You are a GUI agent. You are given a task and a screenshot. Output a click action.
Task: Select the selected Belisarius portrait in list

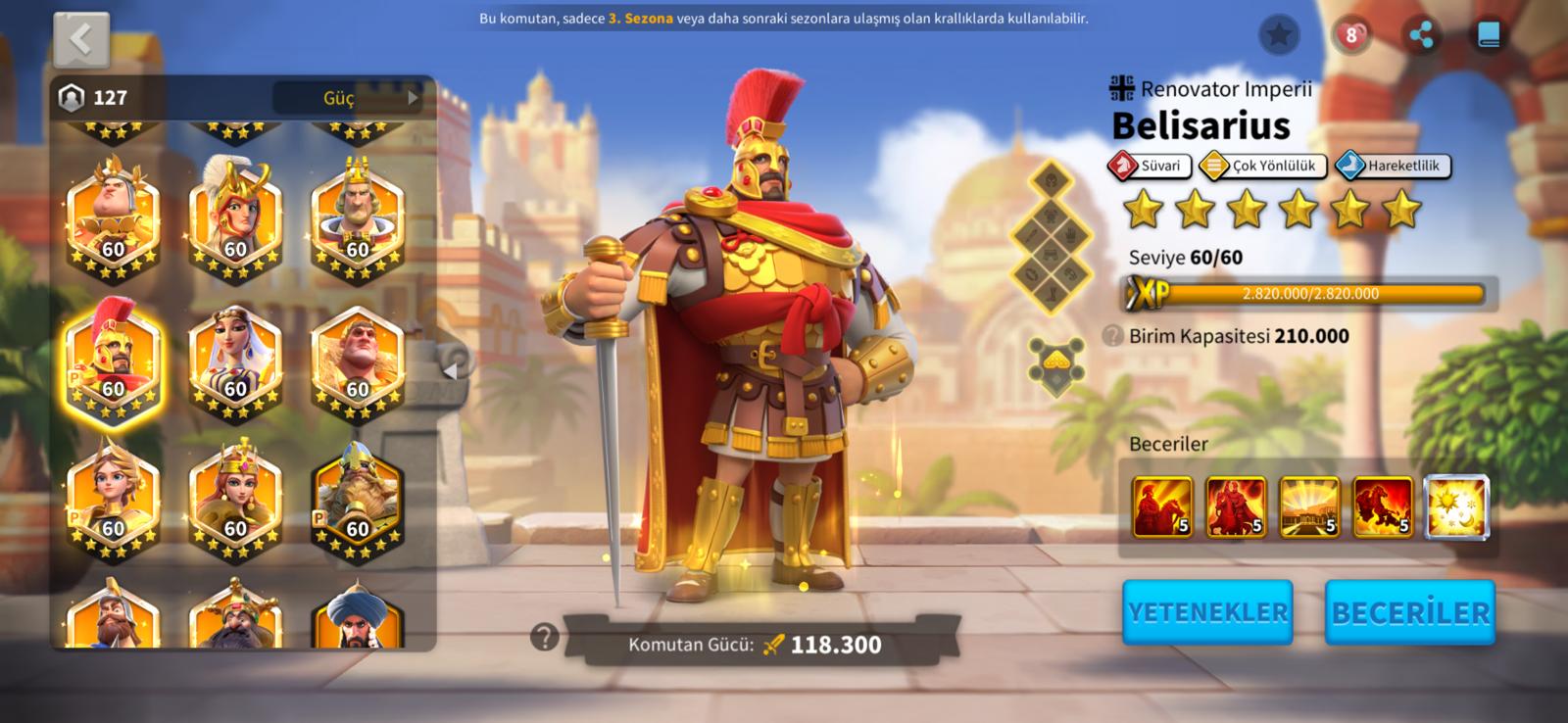pyautogui.click(x=113, y=361)
